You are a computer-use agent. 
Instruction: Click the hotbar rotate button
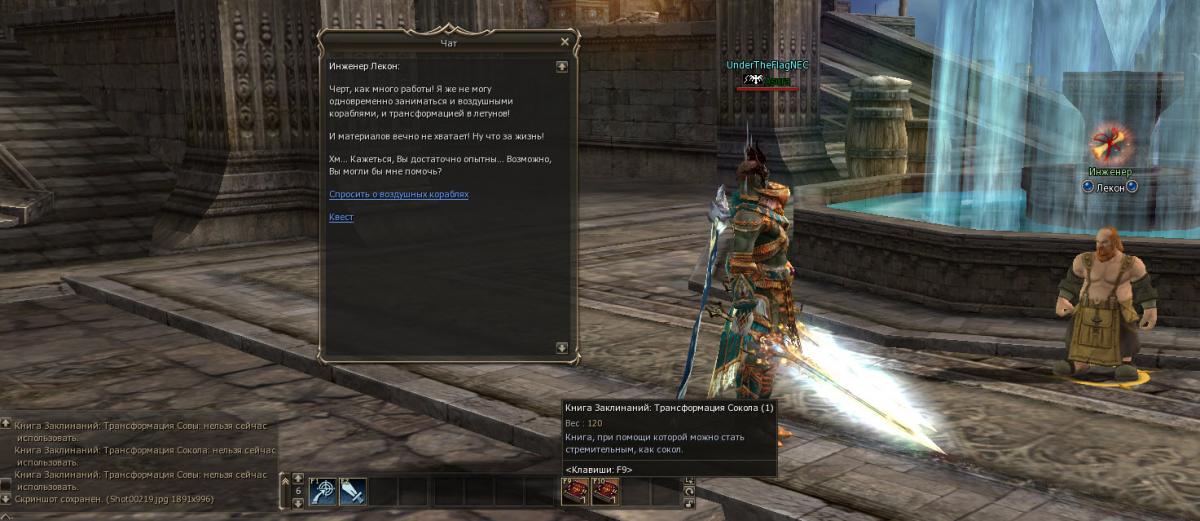689,492
